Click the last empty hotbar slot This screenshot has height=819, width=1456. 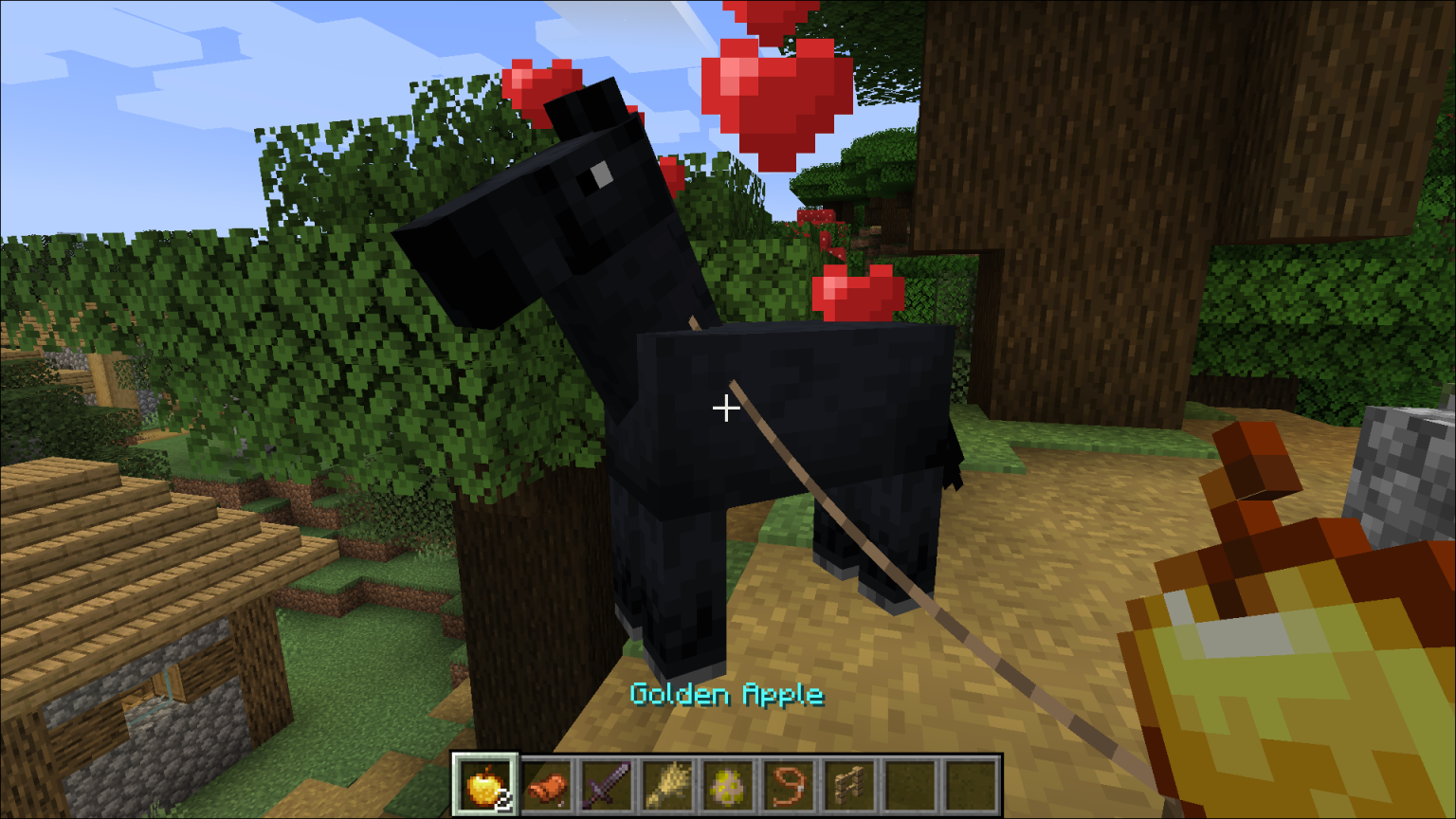(971, 782)
